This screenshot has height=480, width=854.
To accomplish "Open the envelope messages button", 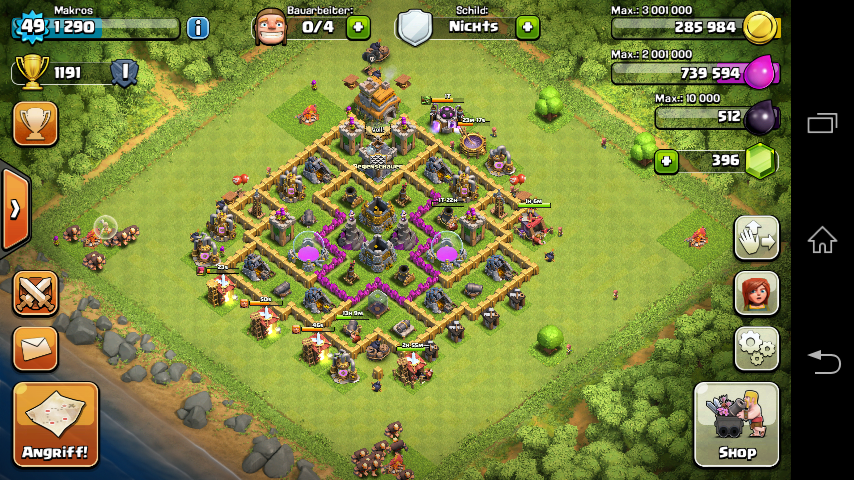I will pos(35,348).
